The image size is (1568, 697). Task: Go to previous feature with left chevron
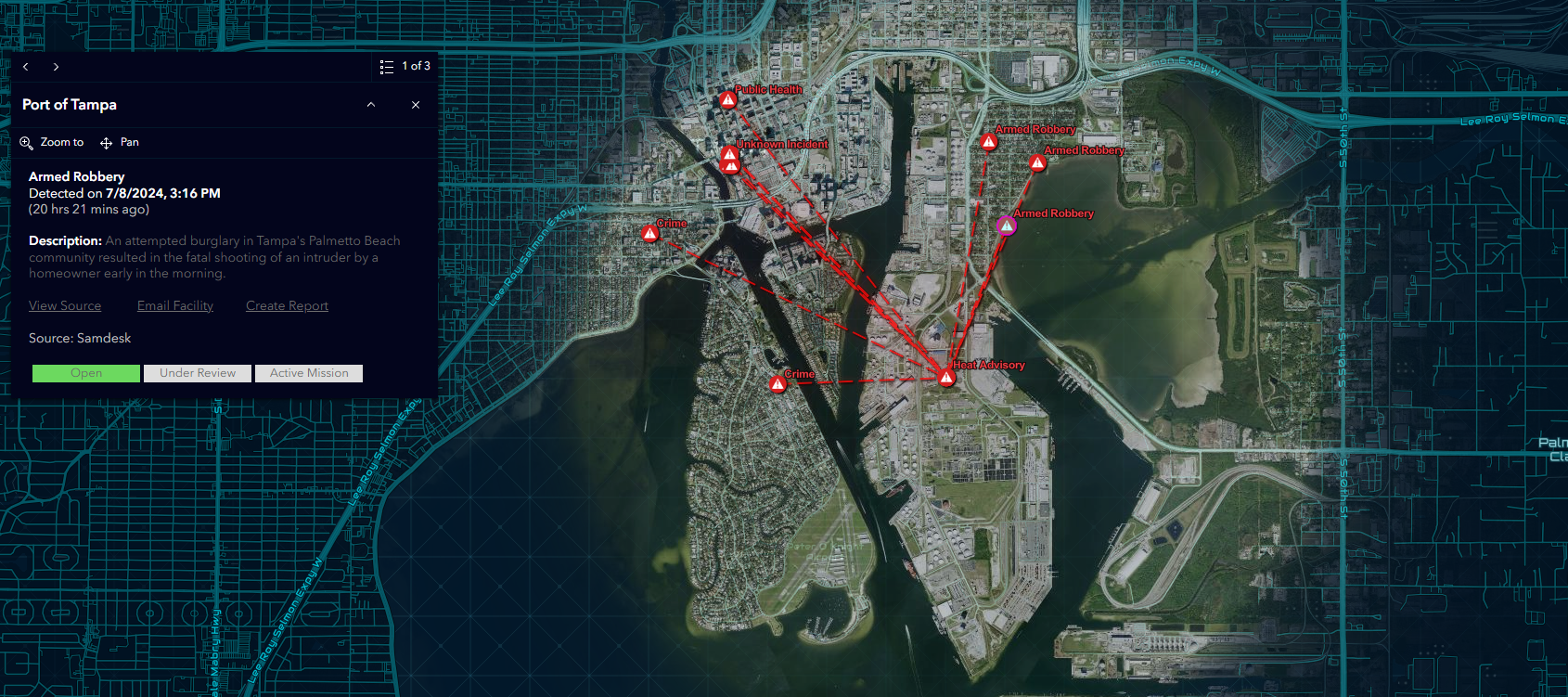coord(25,66)
